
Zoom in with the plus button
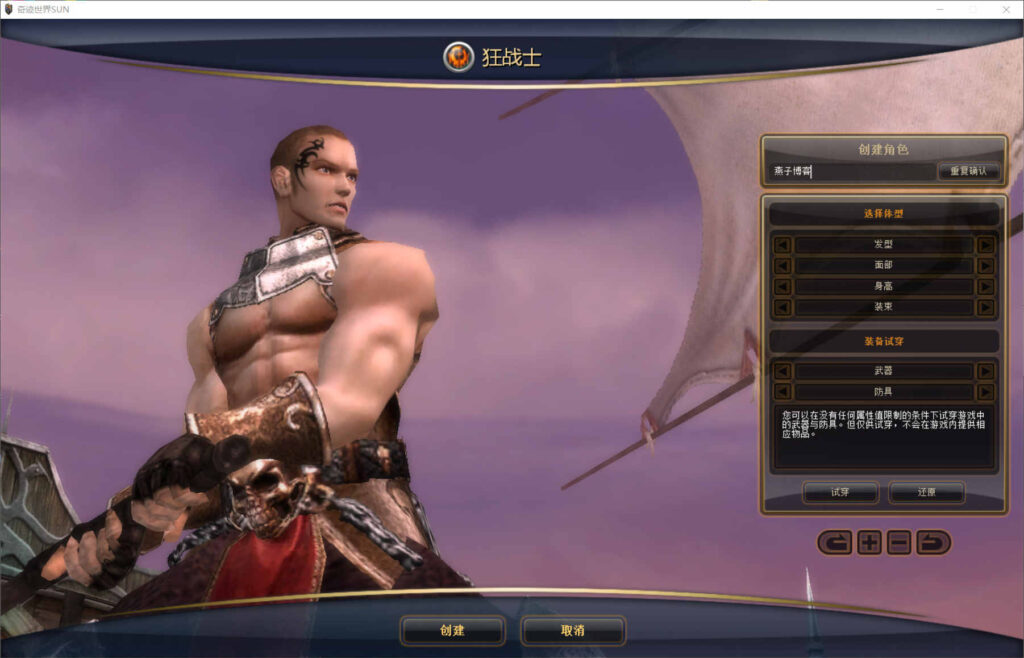[x=869, y=543]
